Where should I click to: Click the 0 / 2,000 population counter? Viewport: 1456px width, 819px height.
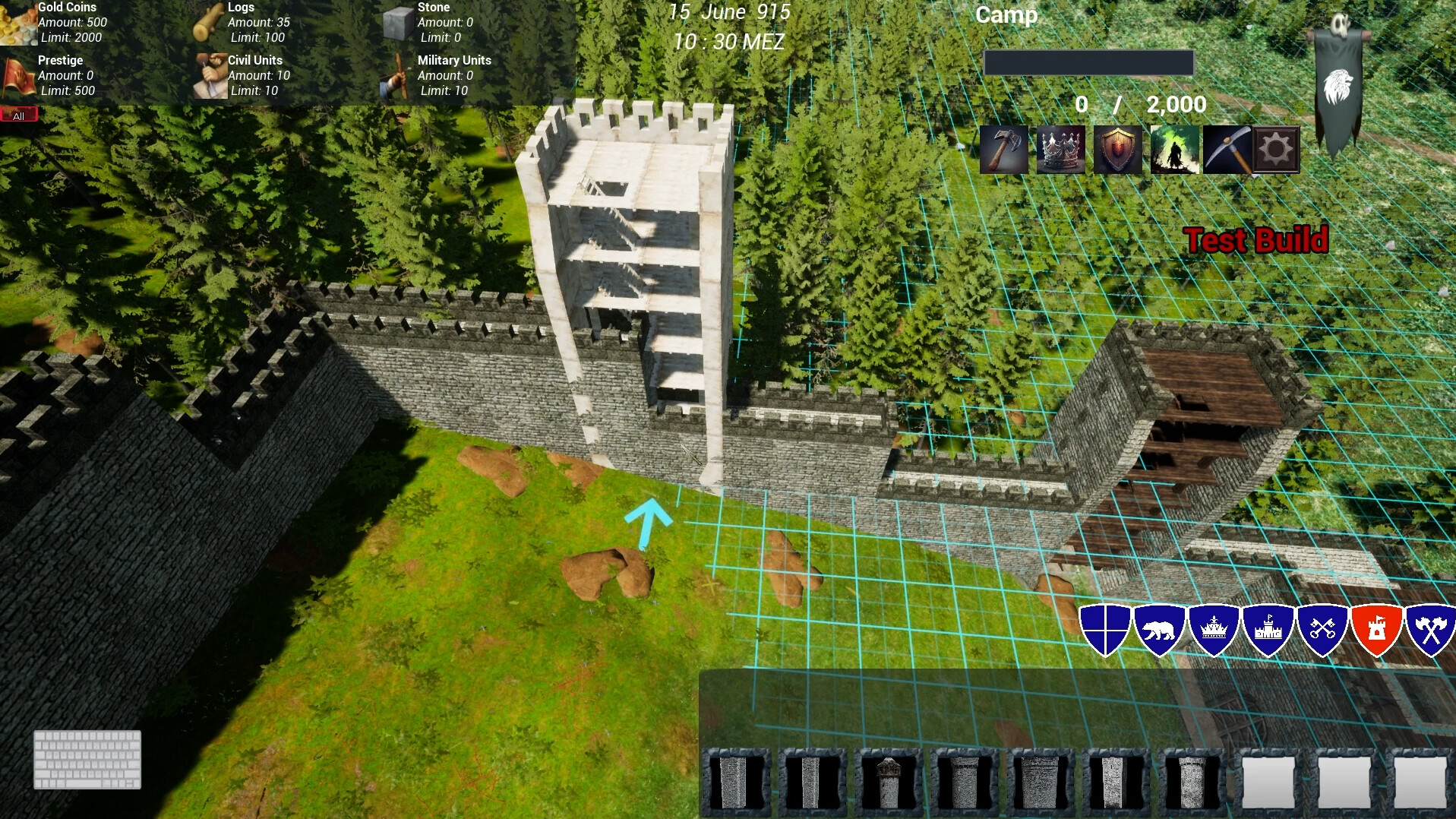tap(1139, 104)
